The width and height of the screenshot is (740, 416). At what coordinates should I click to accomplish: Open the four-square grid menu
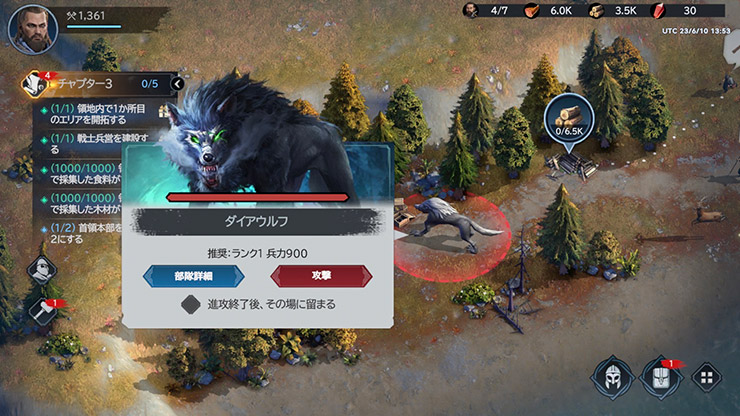coord(706,377)
